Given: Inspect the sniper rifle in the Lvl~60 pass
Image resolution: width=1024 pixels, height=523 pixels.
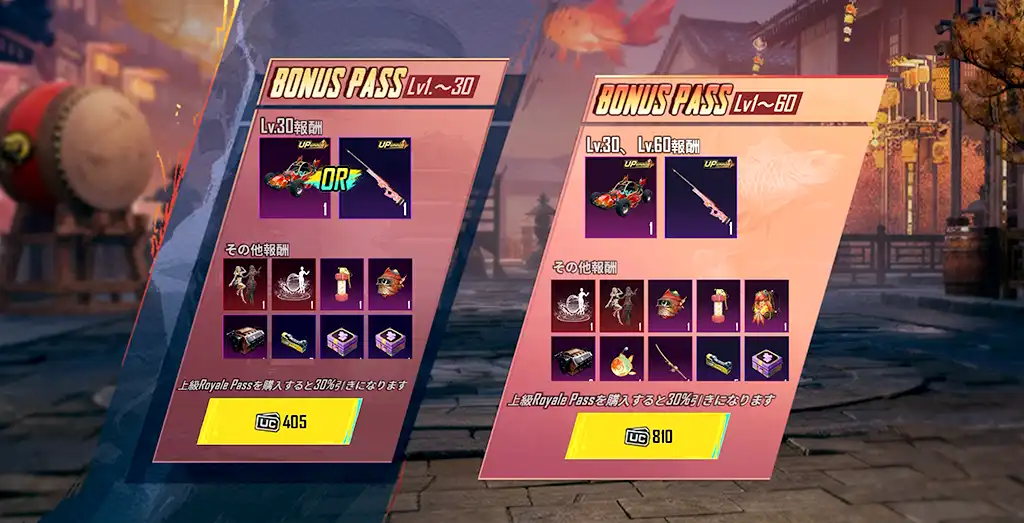Looking at the screenshot, I should point(700,197).
